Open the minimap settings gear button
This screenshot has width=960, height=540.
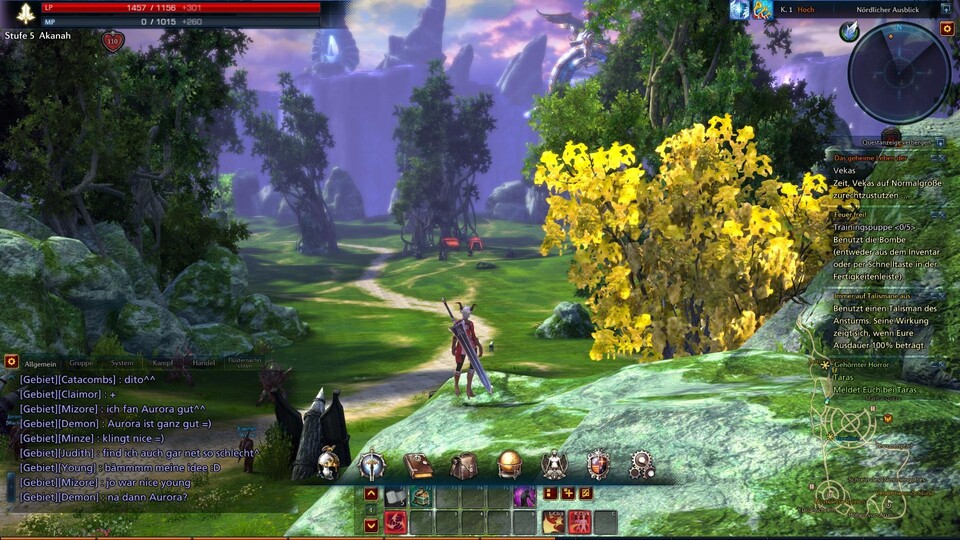pyautogui.click(x=946, y=29)
